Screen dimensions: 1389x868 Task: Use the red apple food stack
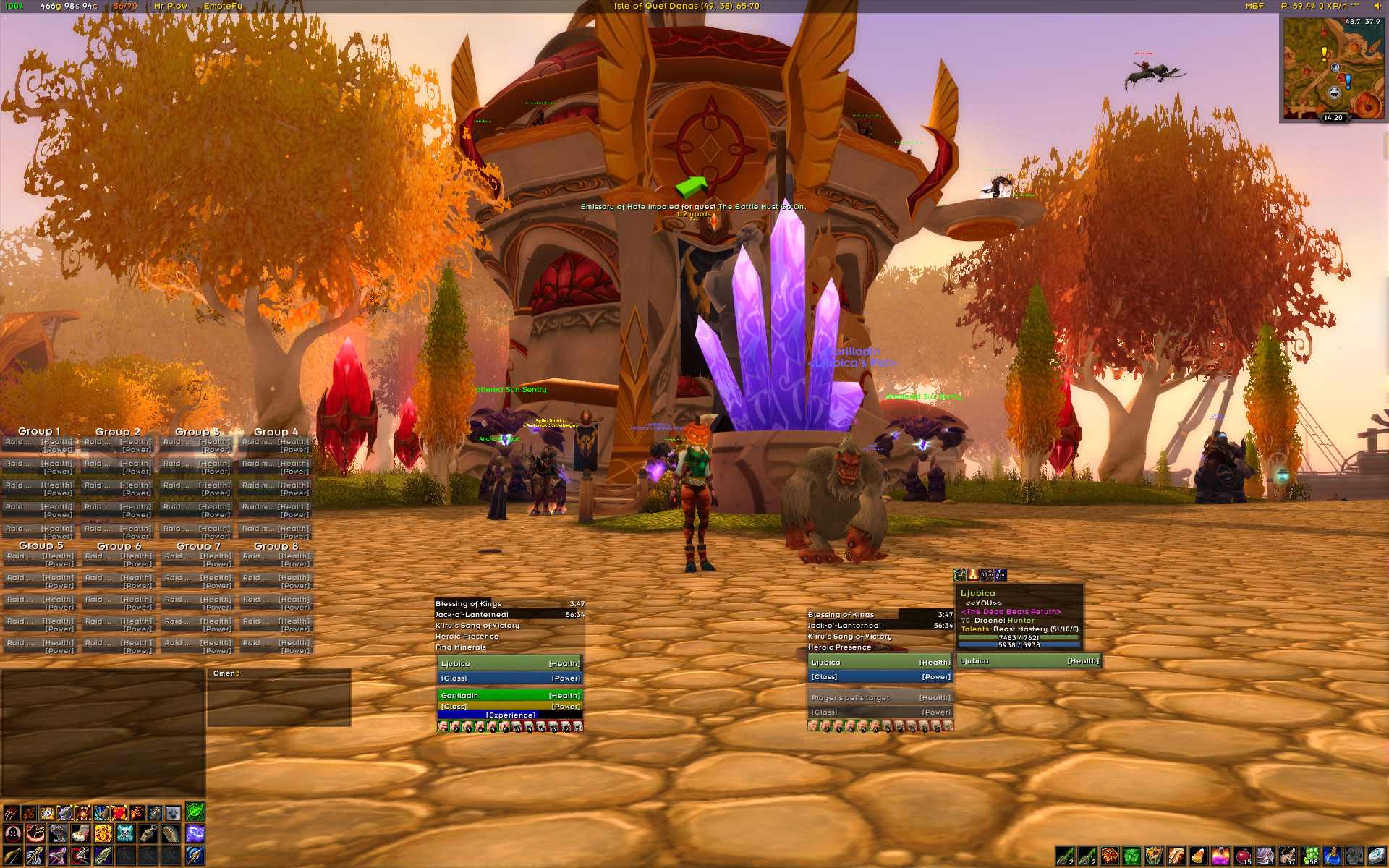(1243, 856)
